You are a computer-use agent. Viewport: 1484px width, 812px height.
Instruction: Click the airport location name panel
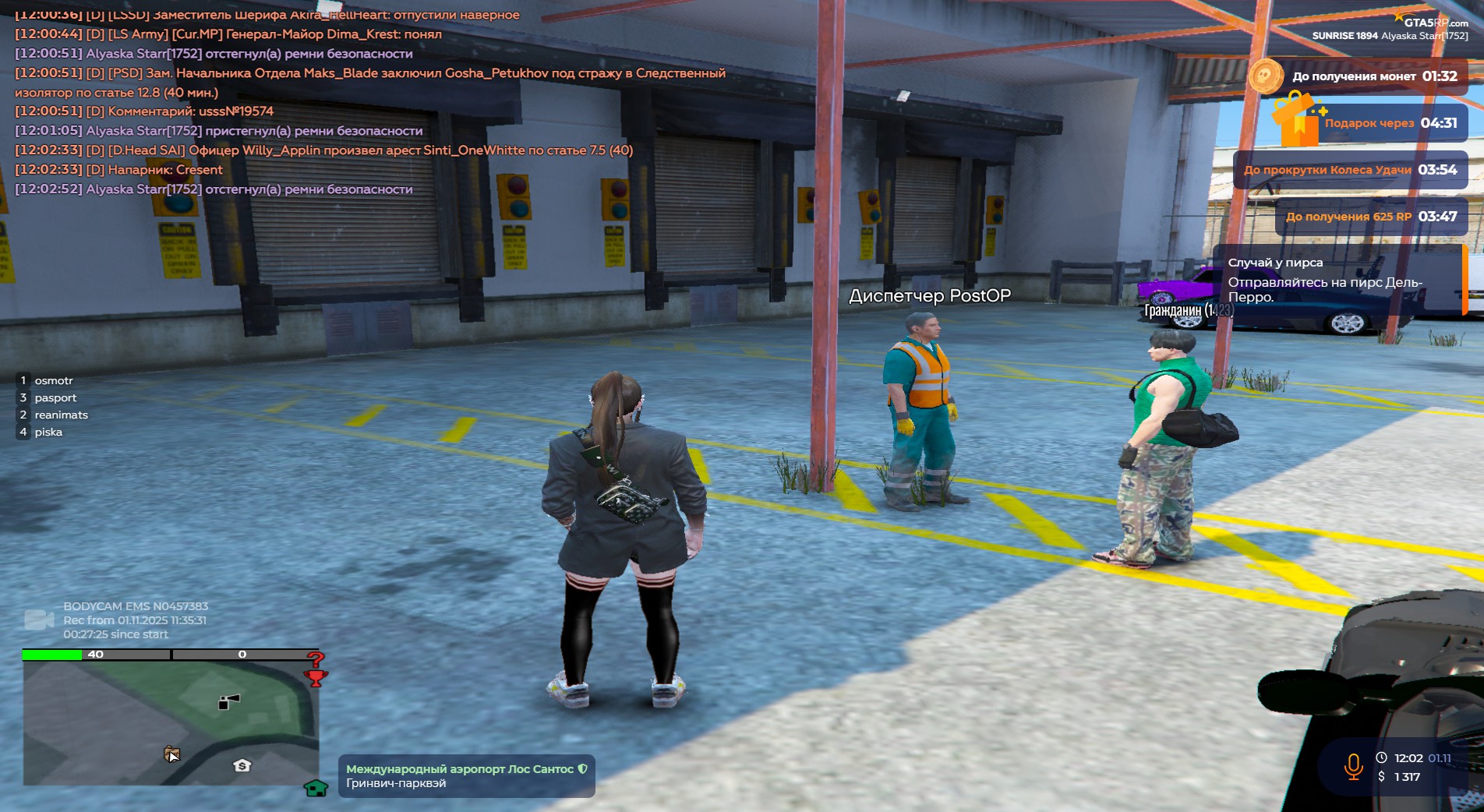coord(466,775)
